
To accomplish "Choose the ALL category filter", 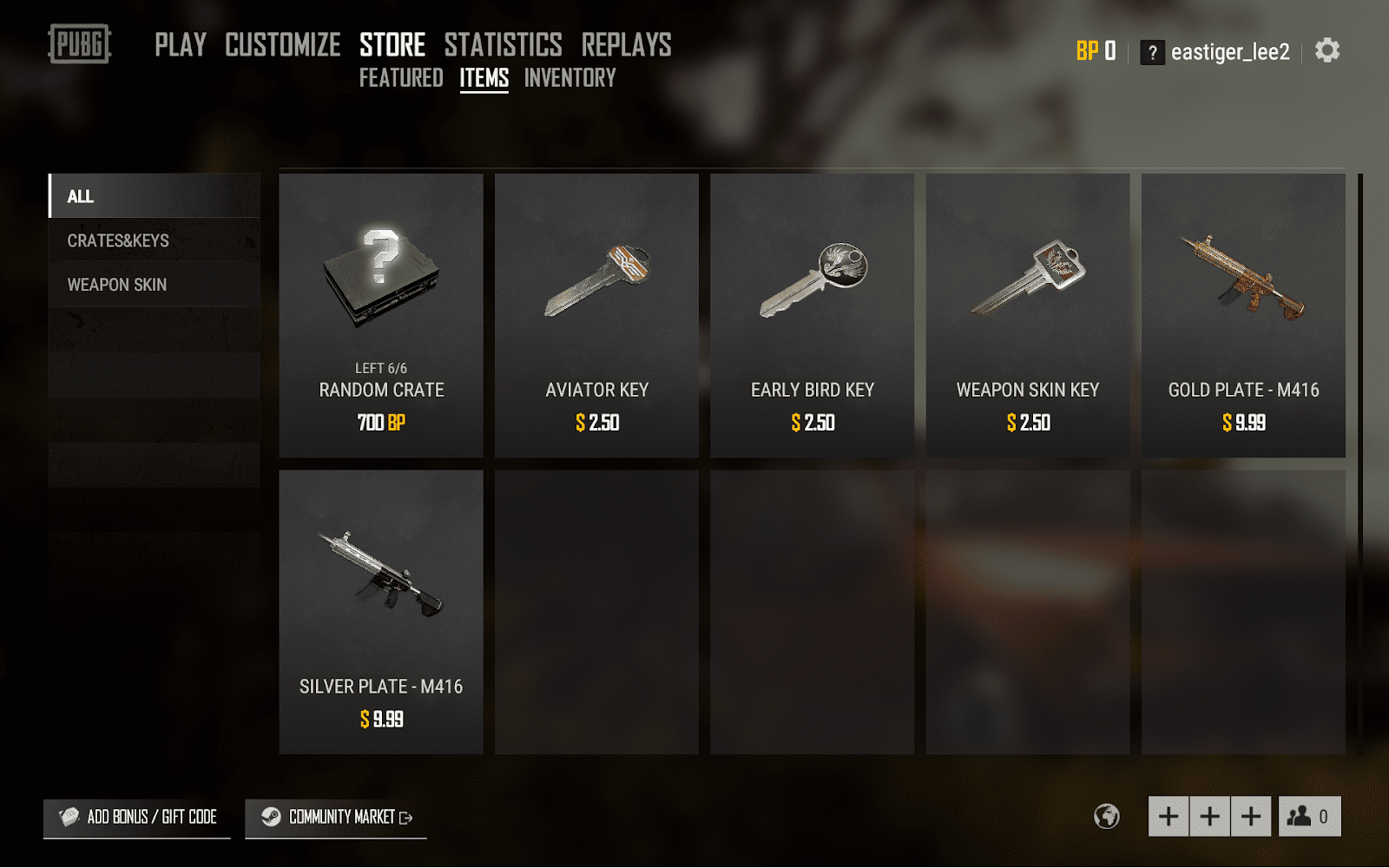I will coord(155,196).
